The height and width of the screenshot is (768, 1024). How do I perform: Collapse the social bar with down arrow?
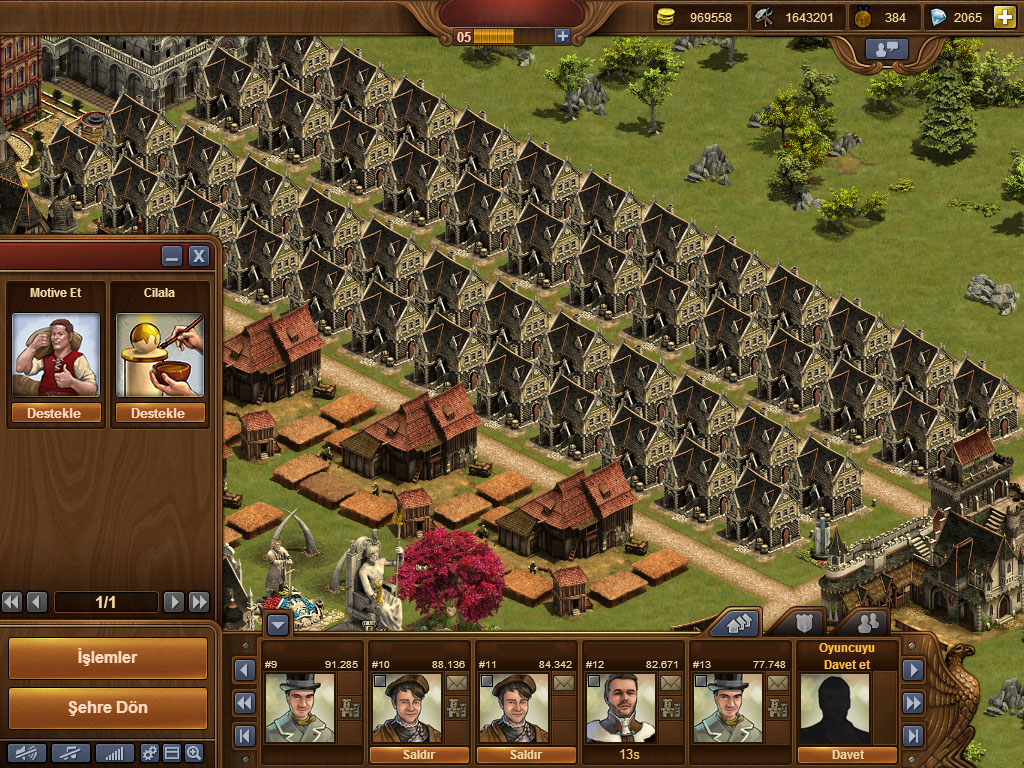point(277,625)
